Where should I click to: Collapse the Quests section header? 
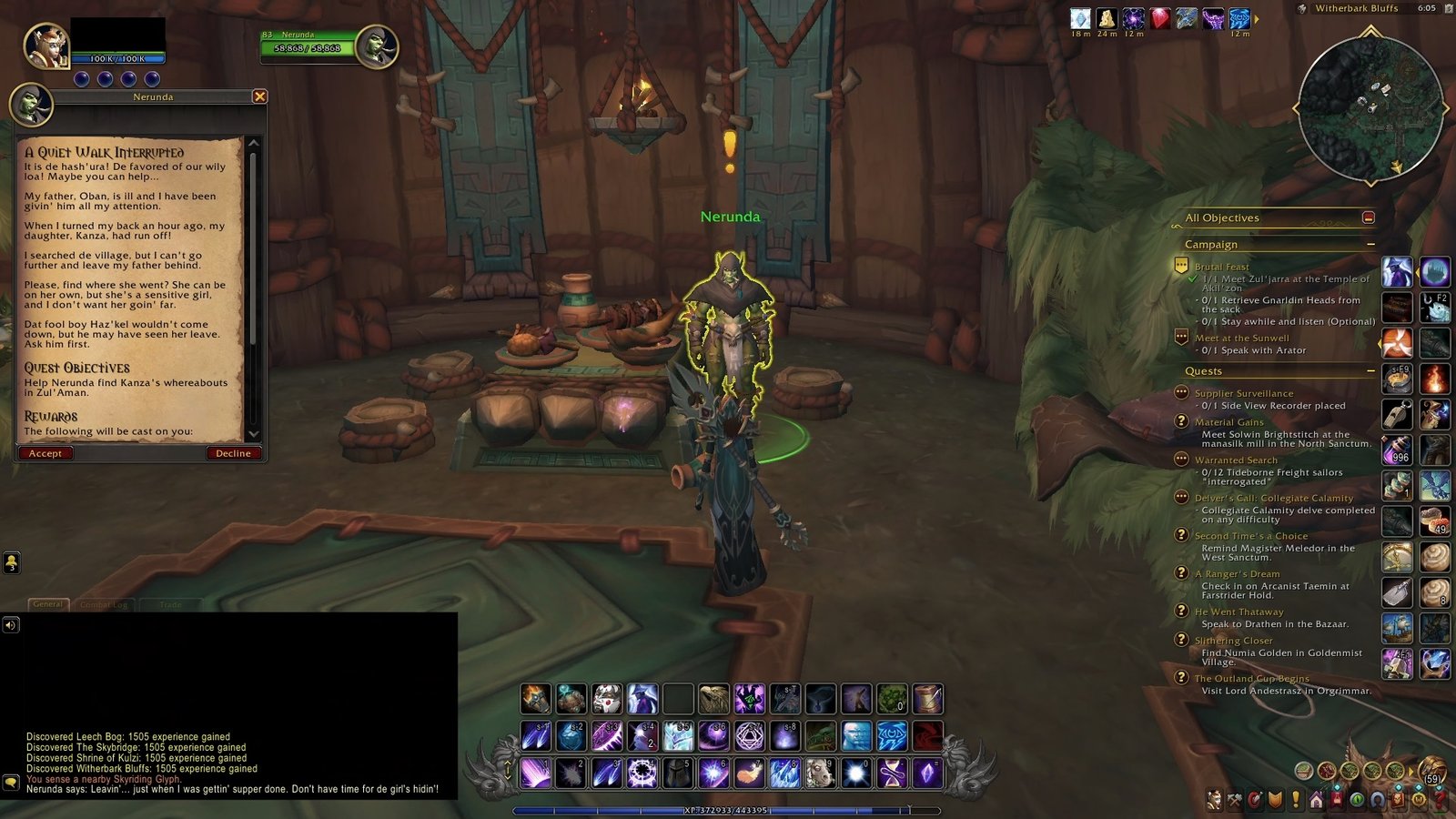1370,371
